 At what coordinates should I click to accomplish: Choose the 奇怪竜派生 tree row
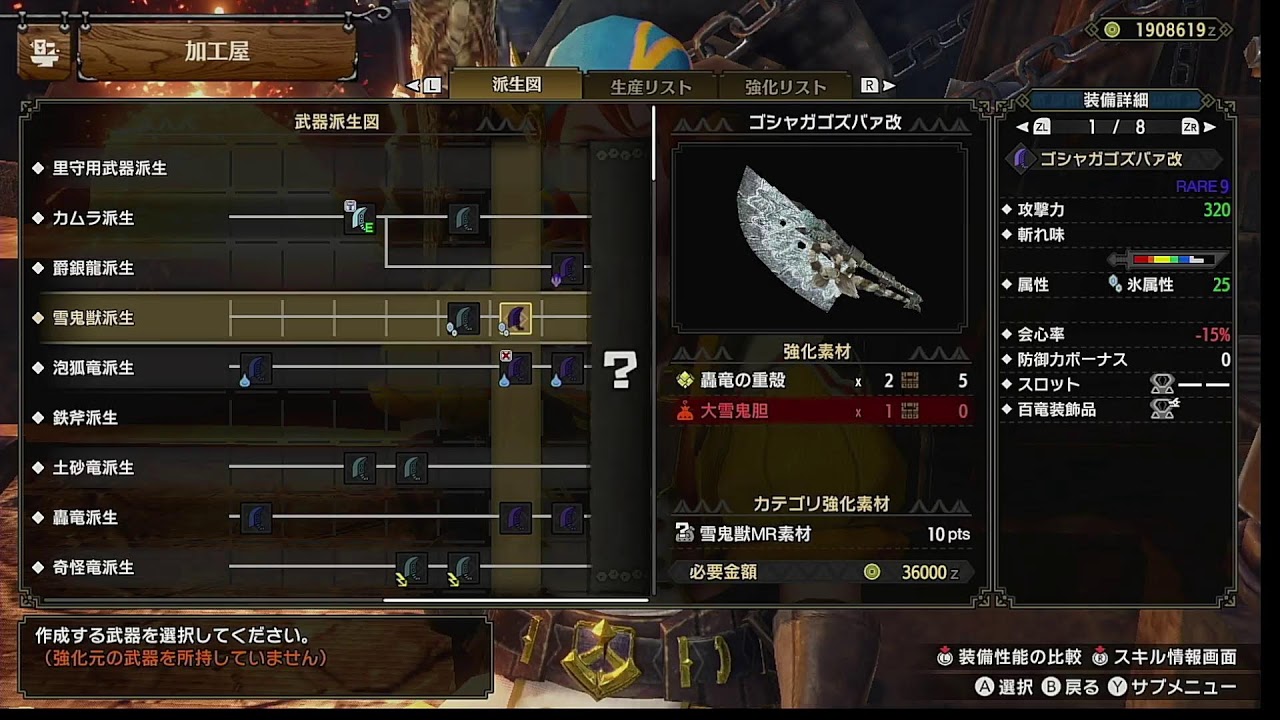tap(93, 568)
